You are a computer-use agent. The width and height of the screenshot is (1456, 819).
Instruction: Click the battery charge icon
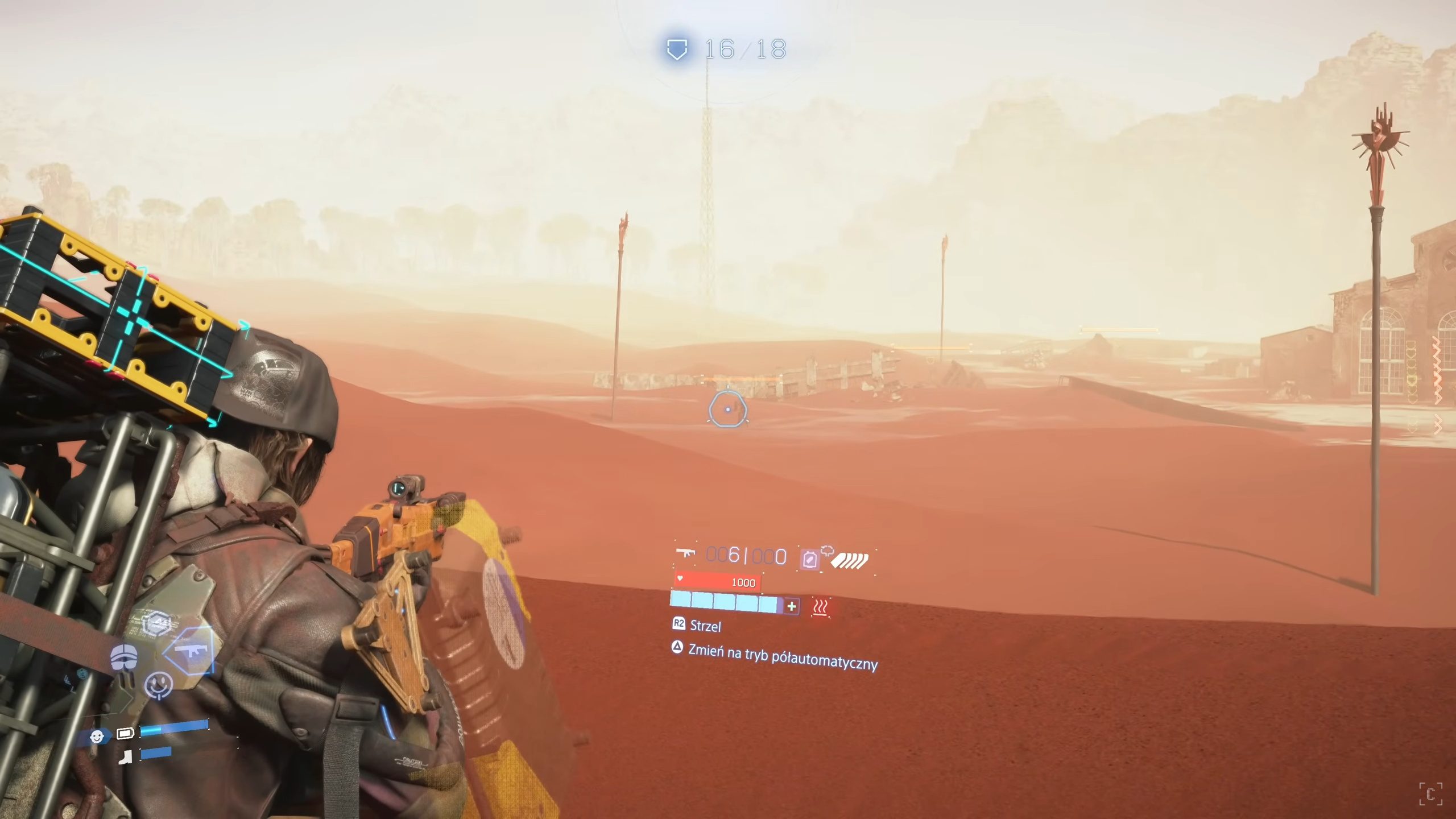coord(125,733)
